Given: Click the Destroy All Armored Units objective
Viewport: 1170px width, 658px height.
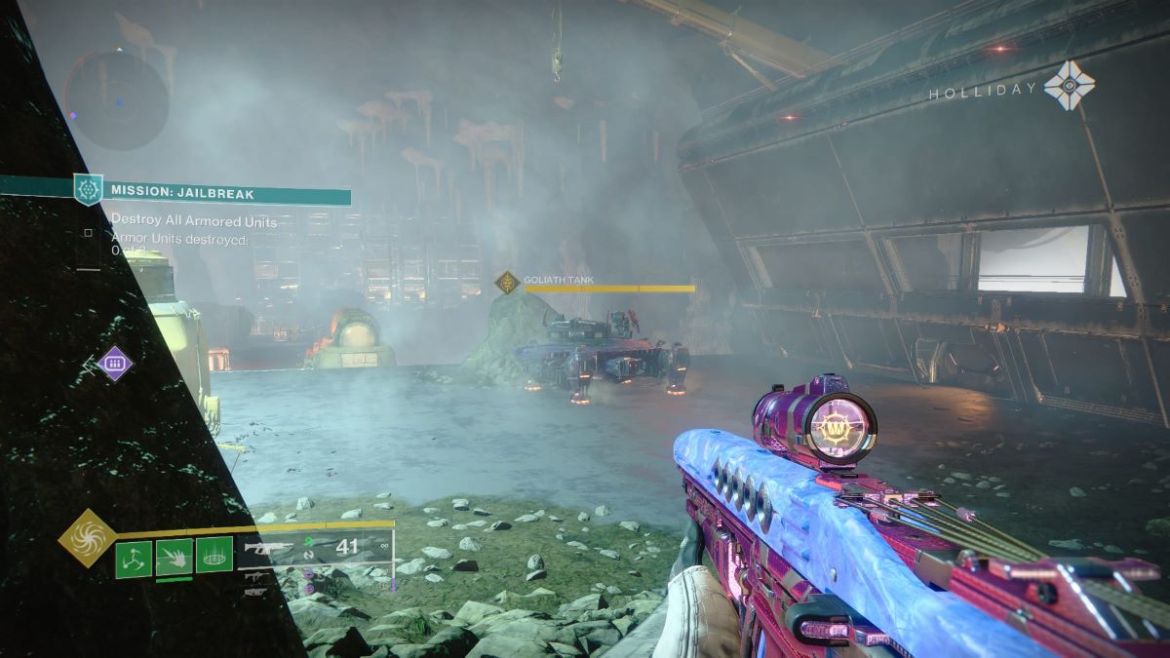Looking at the screenshot, I should (x=194, y=219).
